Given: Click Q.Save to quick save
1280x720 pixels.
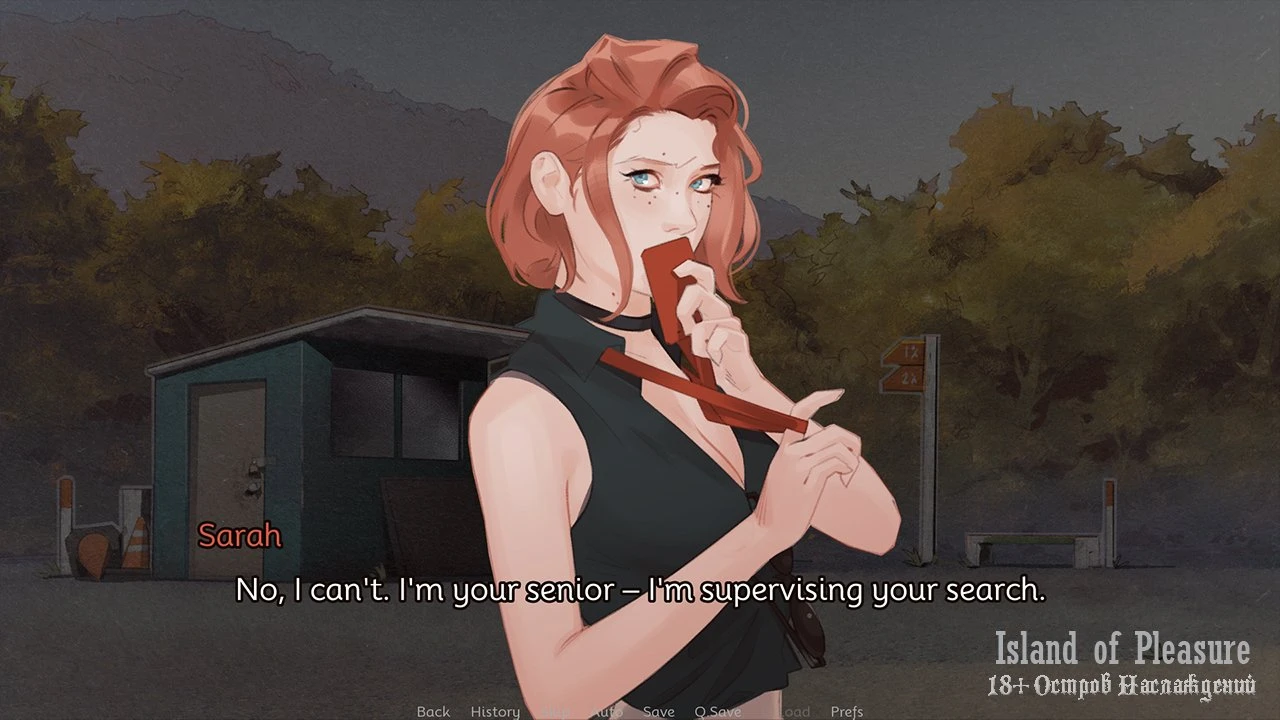Looking at the screenshot, I should click(718, 711).
